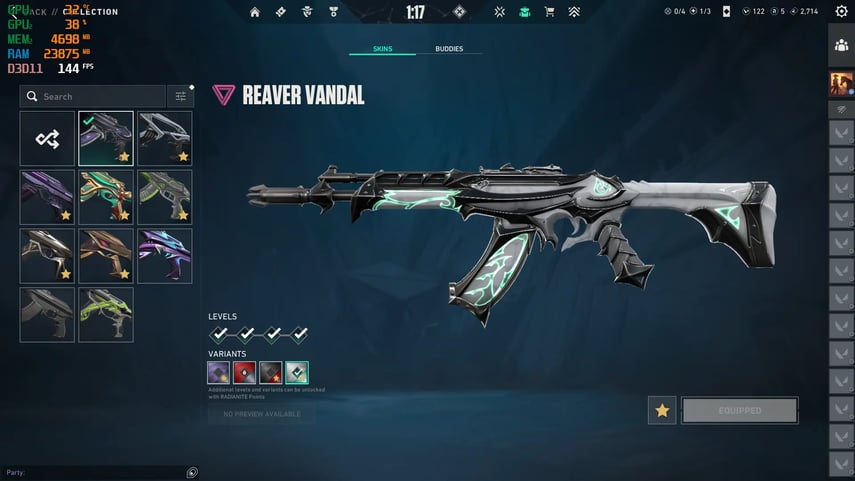Viewport: 855px width, 481px height.
Task: Open settings with the gear icon
Action: (x=841, y=12)
